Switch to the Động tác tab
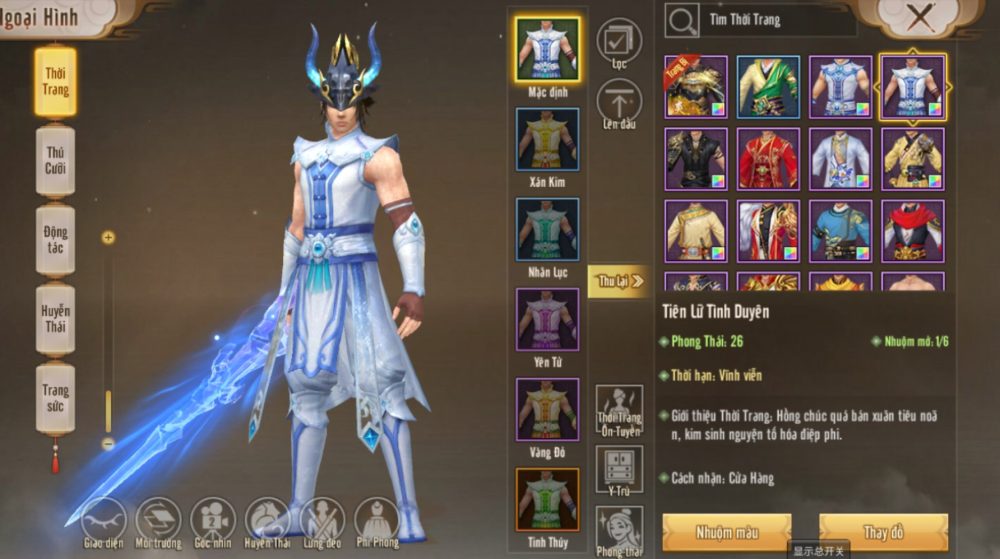The image size is (1000, 559). [x=56, y=240]
